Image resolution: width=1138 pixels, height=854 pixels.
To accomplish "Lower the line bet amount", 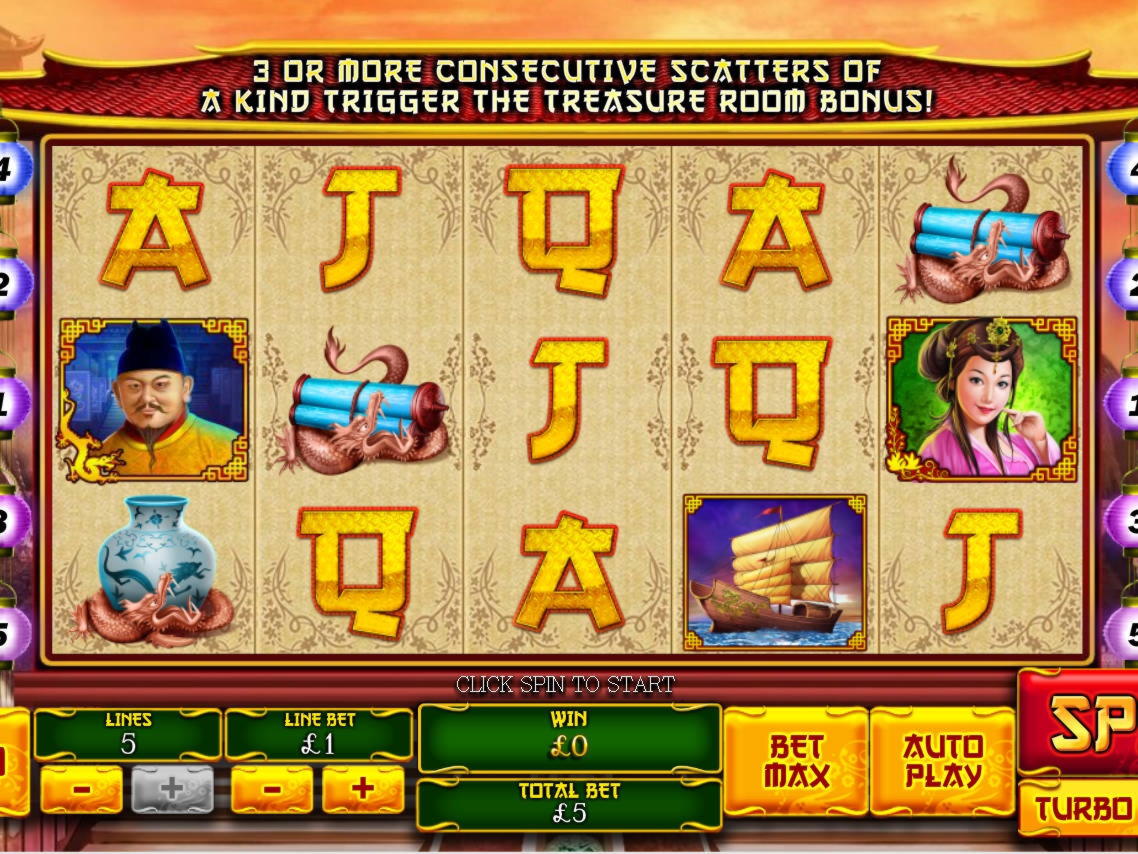I will tap(272, 789).
